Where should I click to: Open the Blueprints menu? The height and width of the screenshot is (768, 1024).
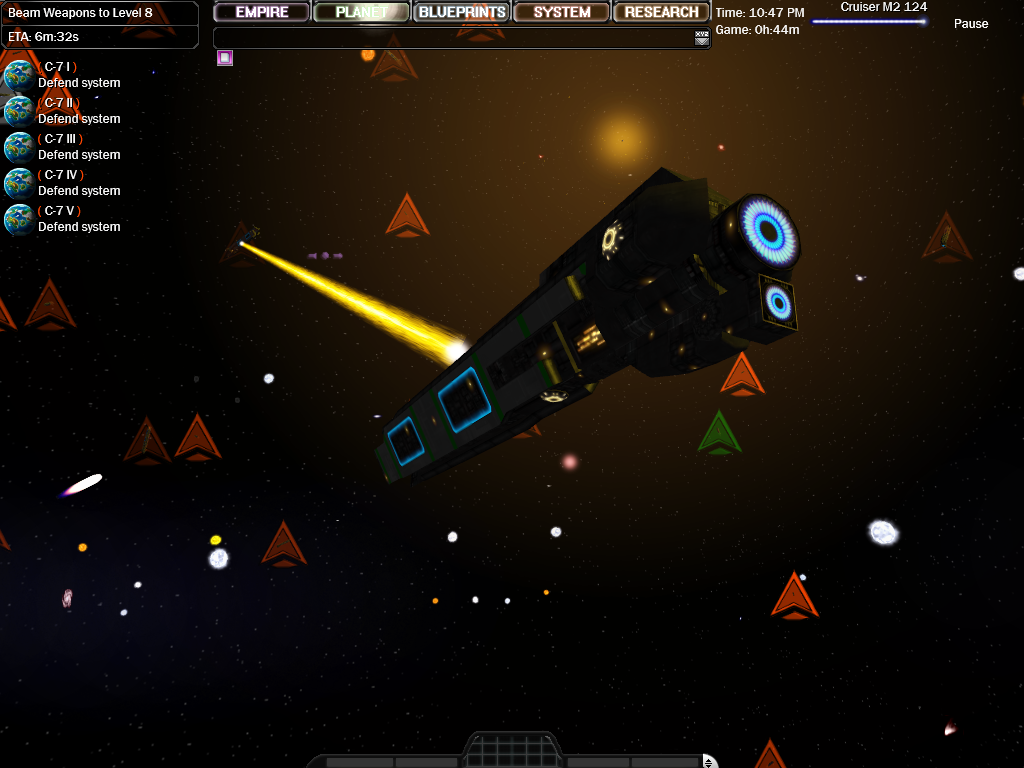point(461,12)
